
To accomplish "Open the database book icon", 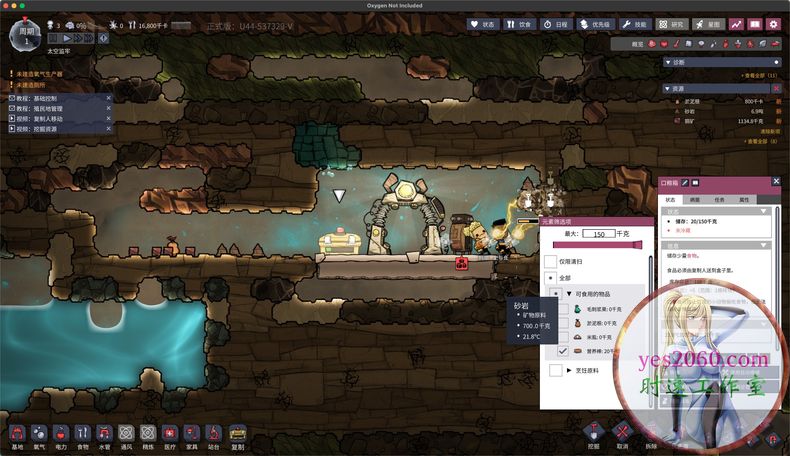I will [x=755, y=24].
